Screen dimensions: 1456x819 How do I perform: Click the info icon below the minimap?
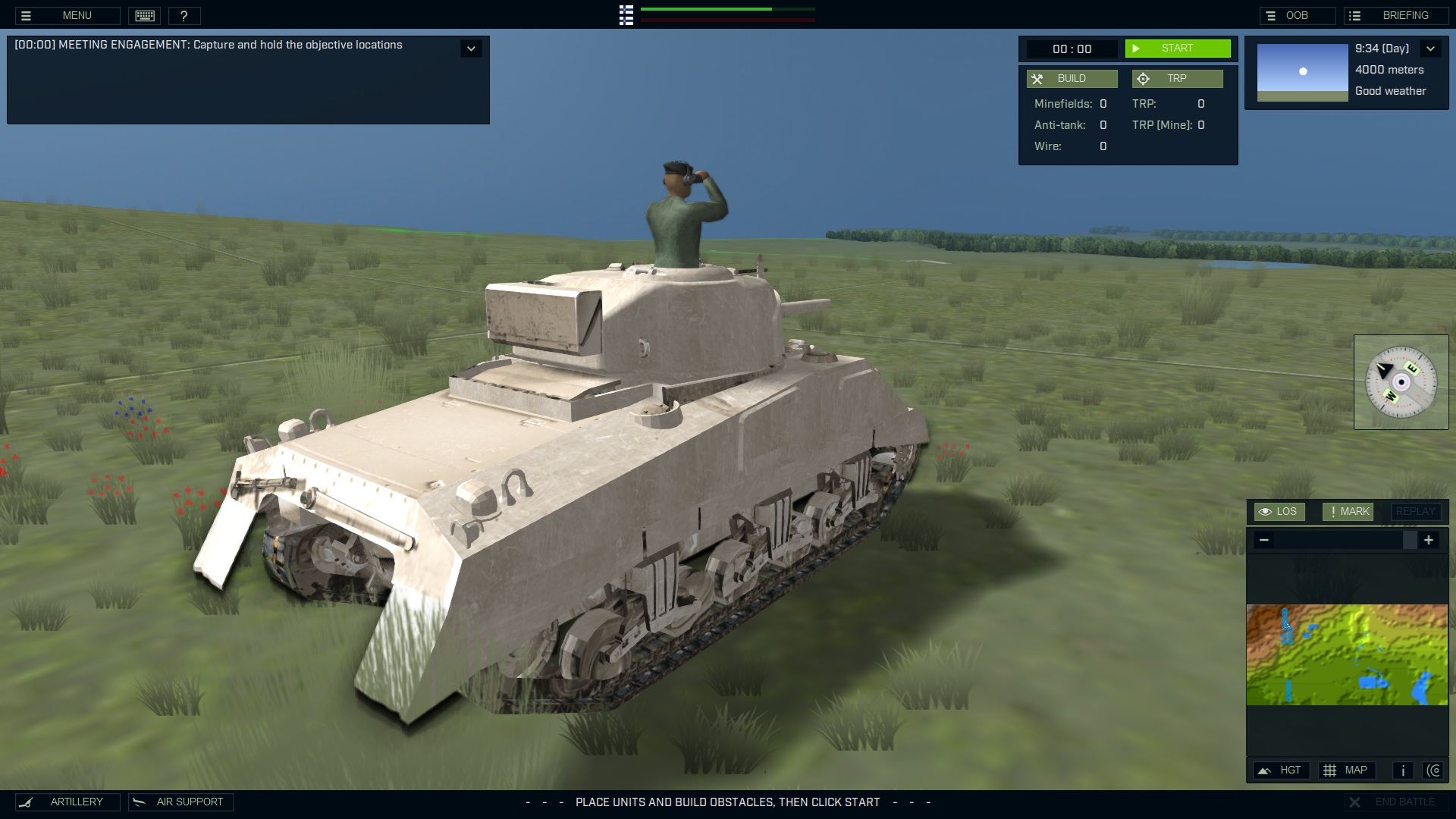pos(1402,770)
